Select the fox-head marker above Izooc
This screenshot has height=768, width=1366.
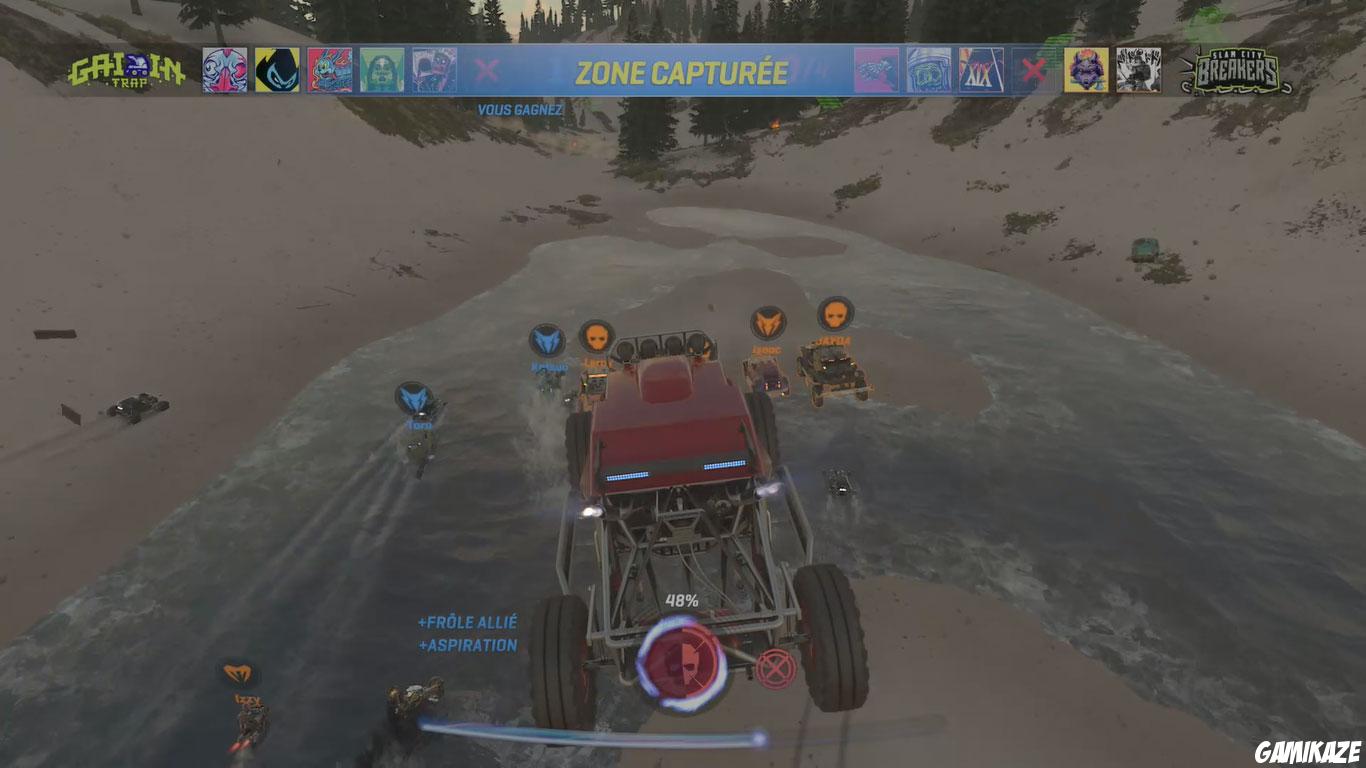click(766, 324)
